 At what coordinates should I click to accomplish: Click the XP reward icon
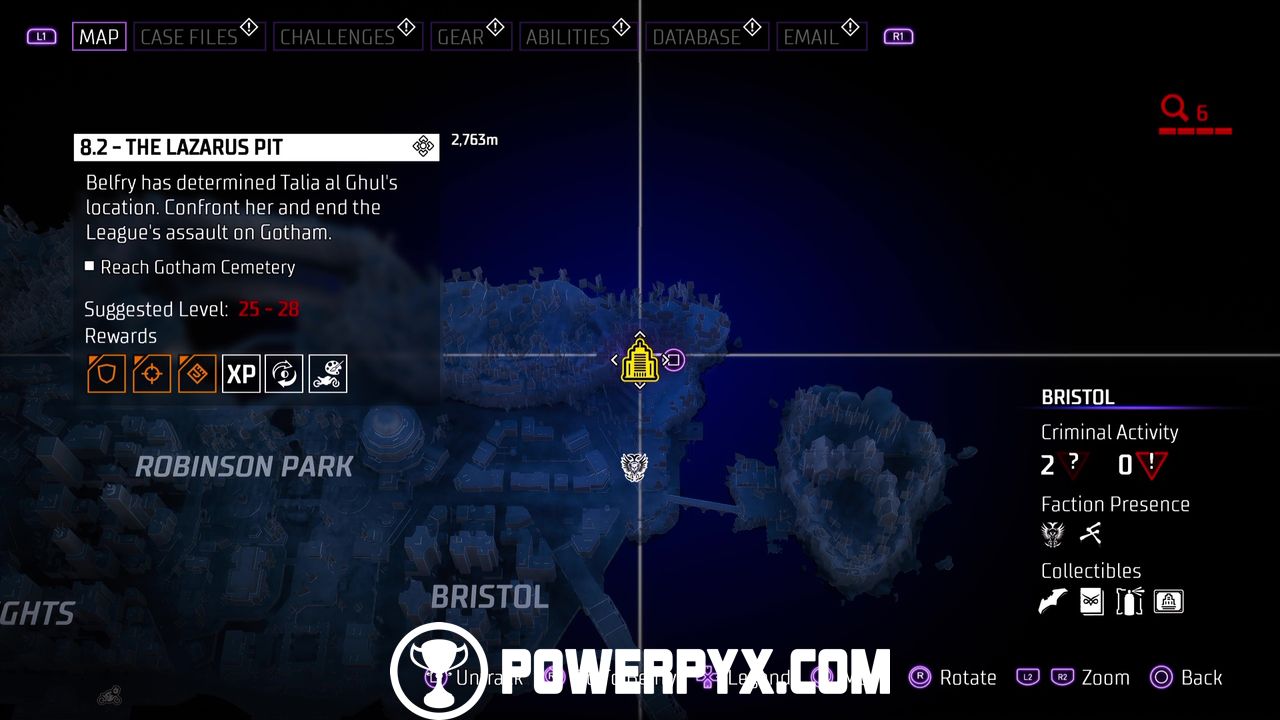pyautogui.click(x=241, y=374)
